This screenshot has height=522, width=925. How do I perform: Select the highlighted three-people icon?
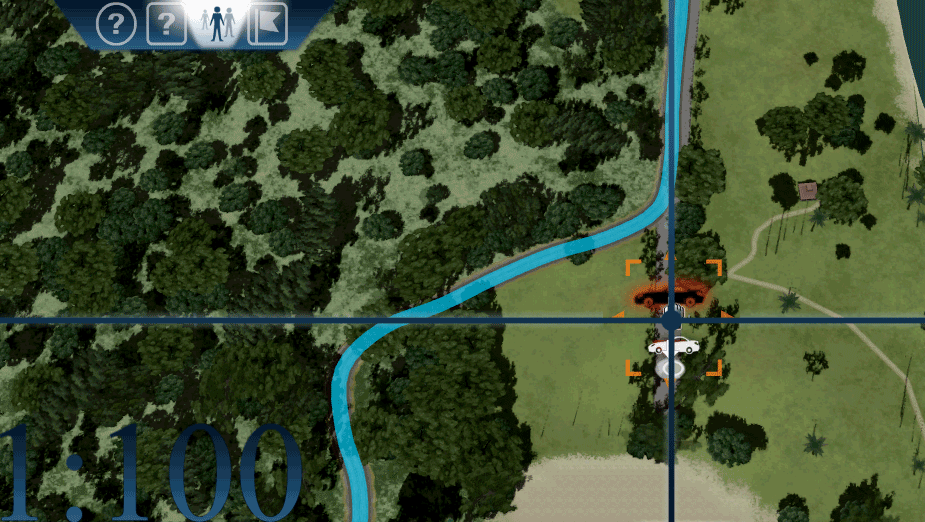[217, 23]
